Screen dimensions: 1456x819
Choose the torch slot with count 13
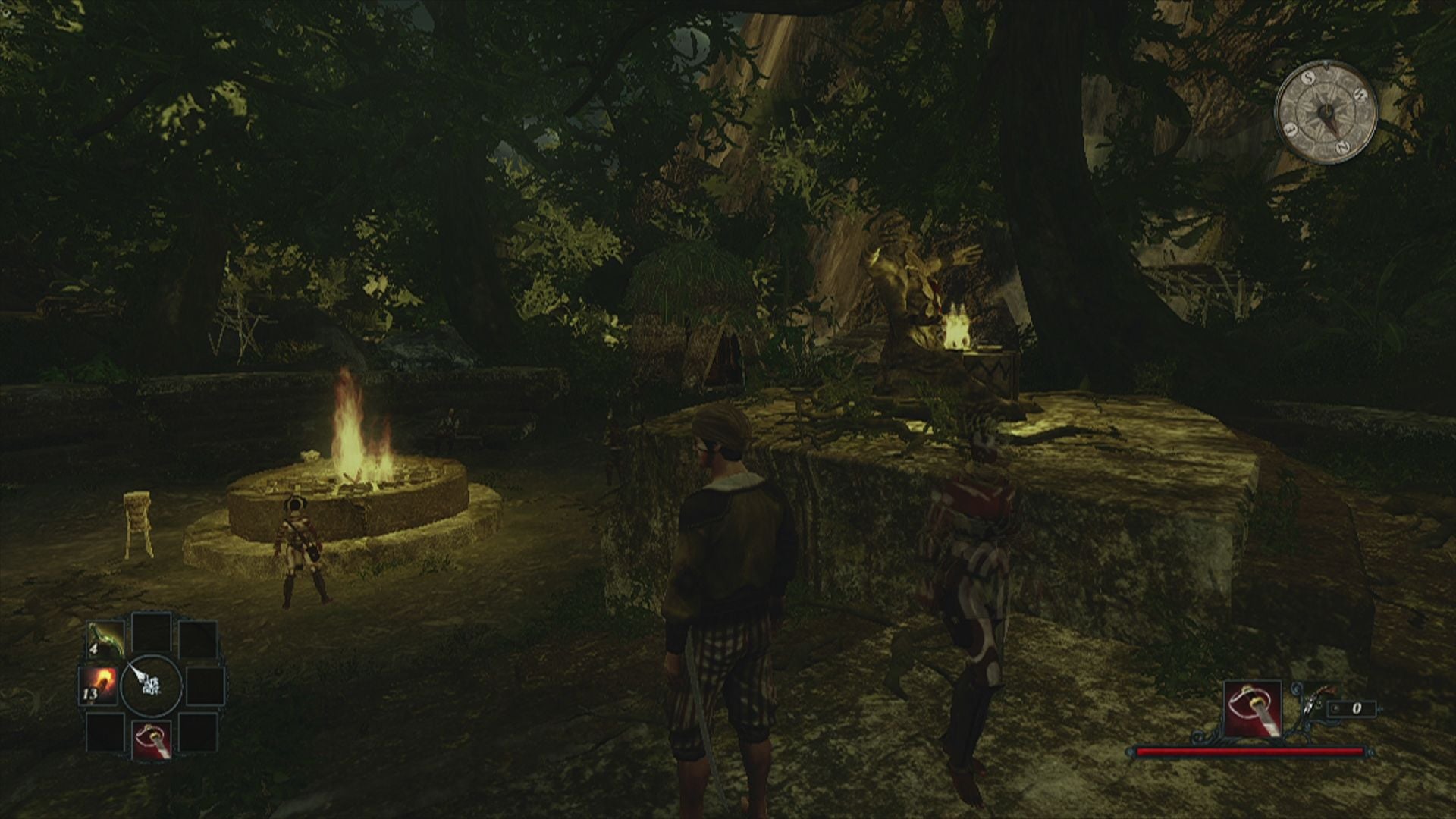tap(99, 685)
